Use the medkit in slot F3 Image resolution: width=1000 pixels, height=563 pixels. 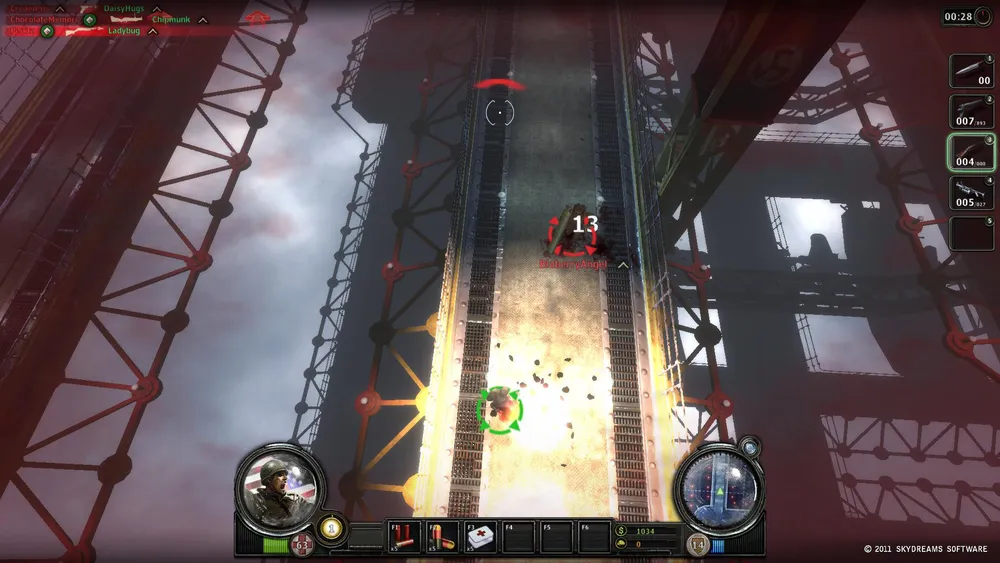pos(481,537)
